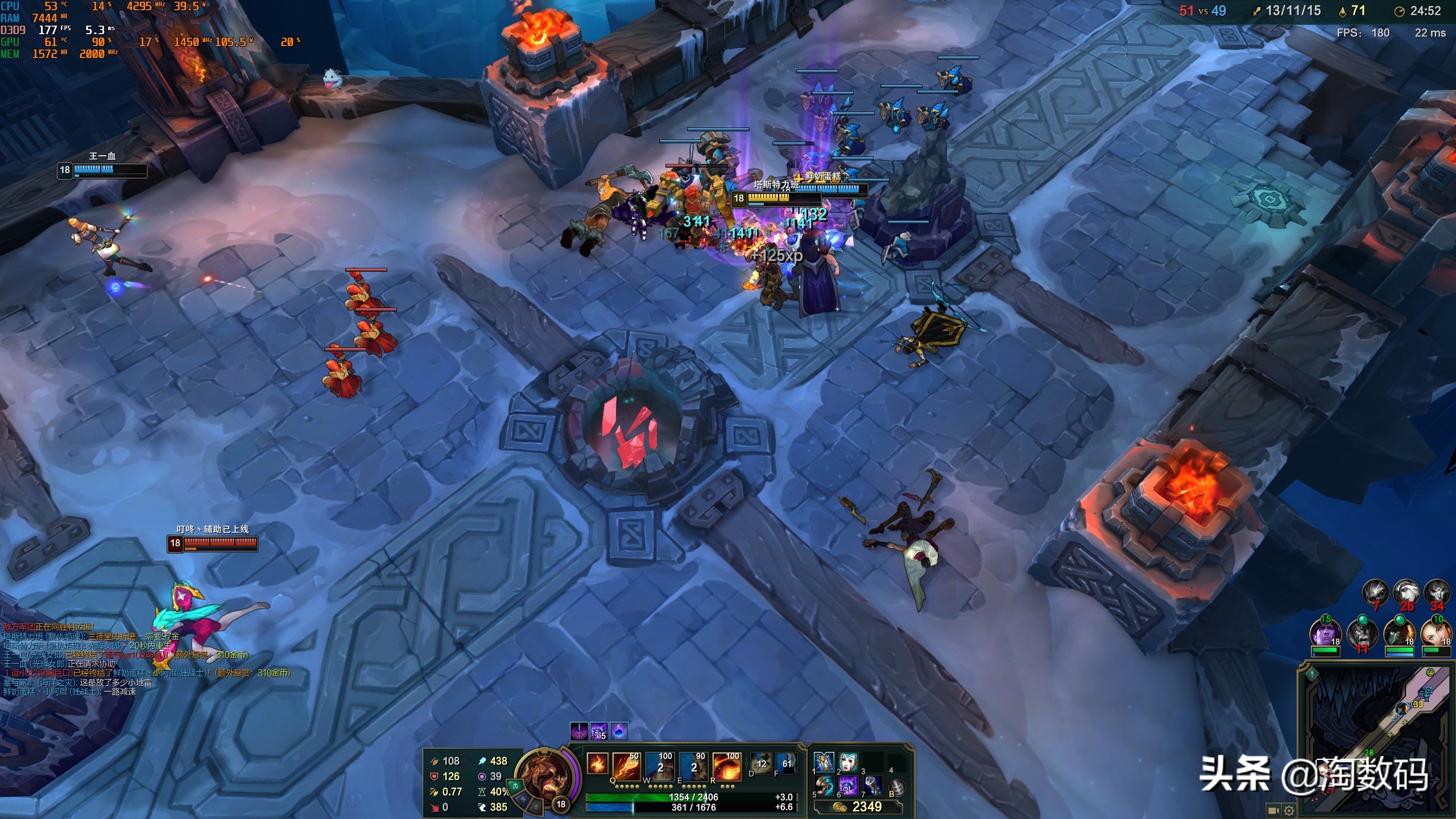Select the blonde female ally portrait
The image size is (1456, 819).
(1436, 633)
